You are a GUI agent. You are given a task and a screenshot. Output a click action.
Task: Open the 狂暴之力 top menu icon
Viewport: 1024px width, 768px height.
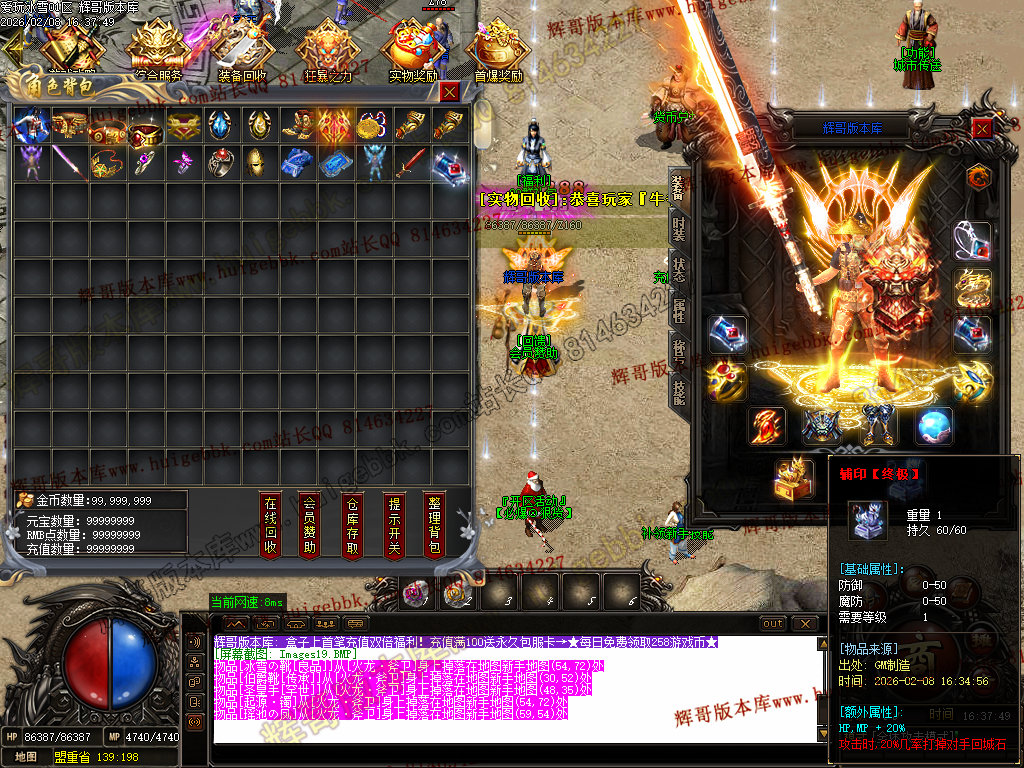(x=327, y=52)
